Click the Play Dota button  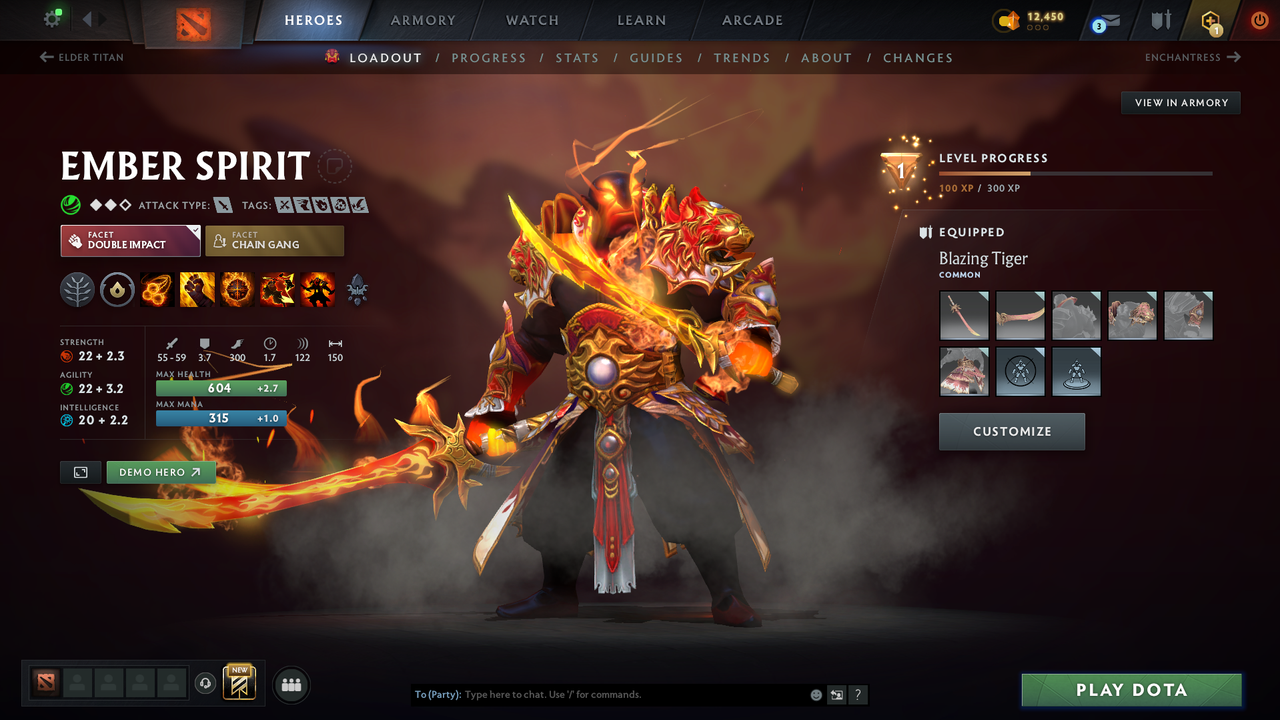point(1131,689)
